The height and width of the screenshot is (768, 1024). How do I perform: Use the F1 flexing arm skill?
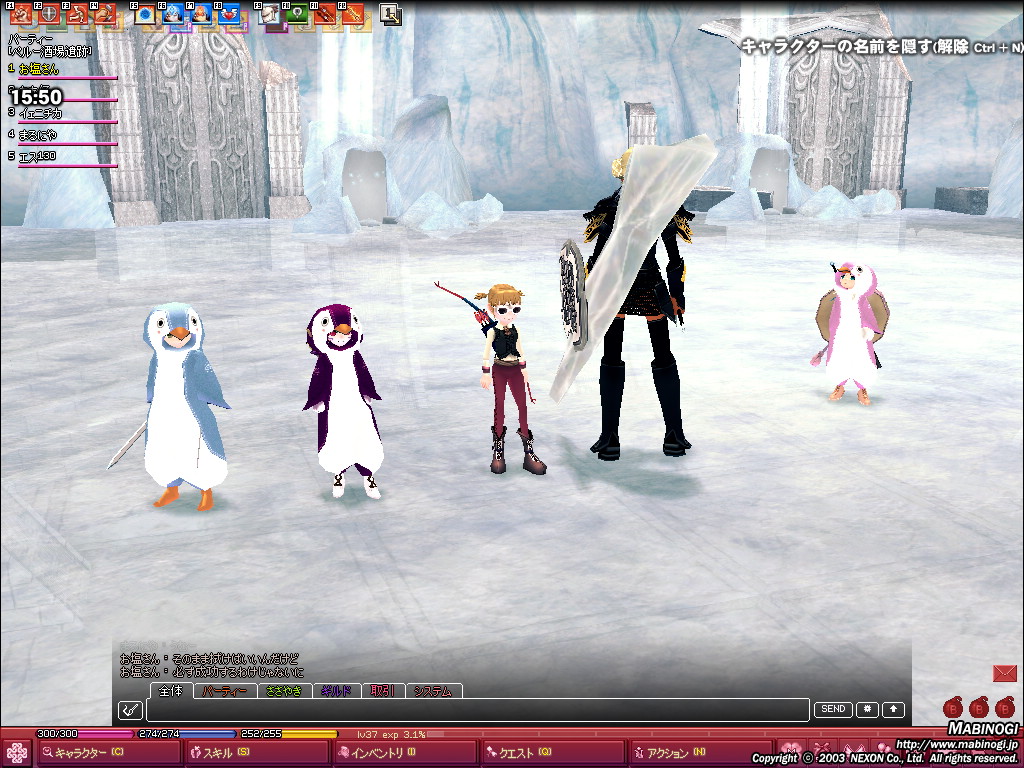point(20,14)
